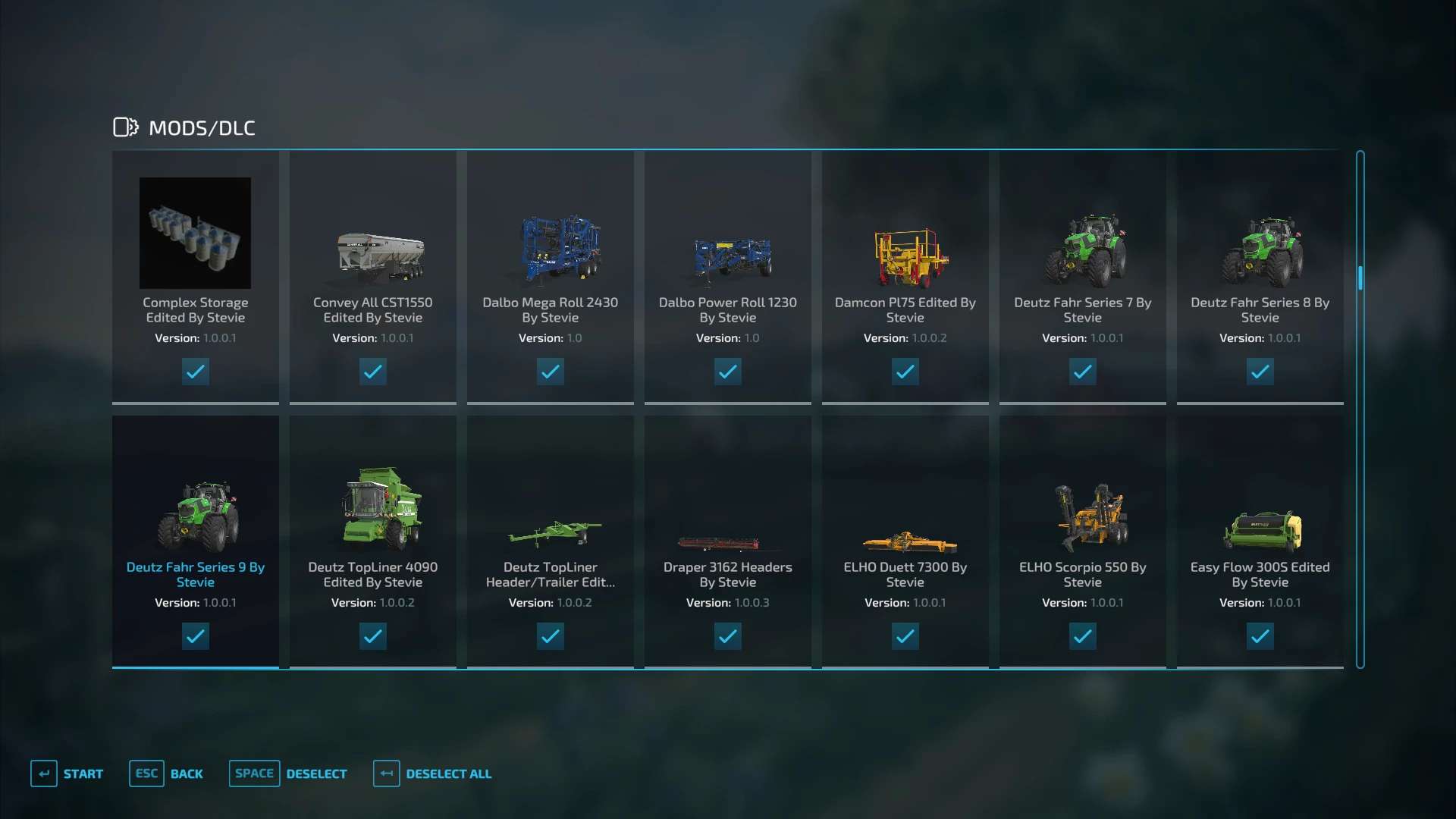Image resolution: width=1456 pixels, height=819 pixels.
Task: Uncheck the Deutz Fahr Series 7 mod
Action: (x=1082, y=372)
